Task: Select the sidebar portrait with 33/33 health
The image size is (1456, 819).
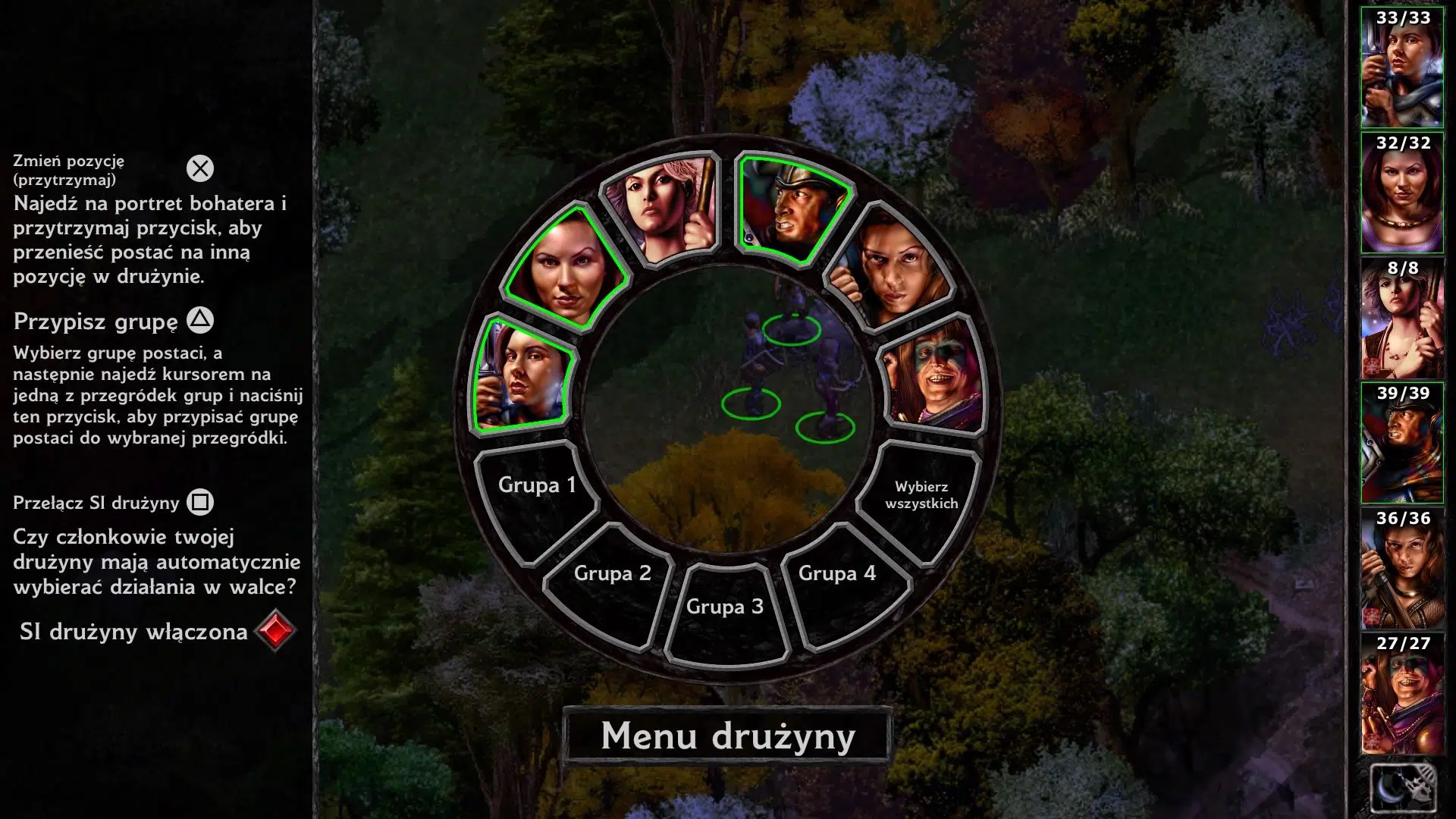Action: pyautogui.click(x=1402, y=68)
